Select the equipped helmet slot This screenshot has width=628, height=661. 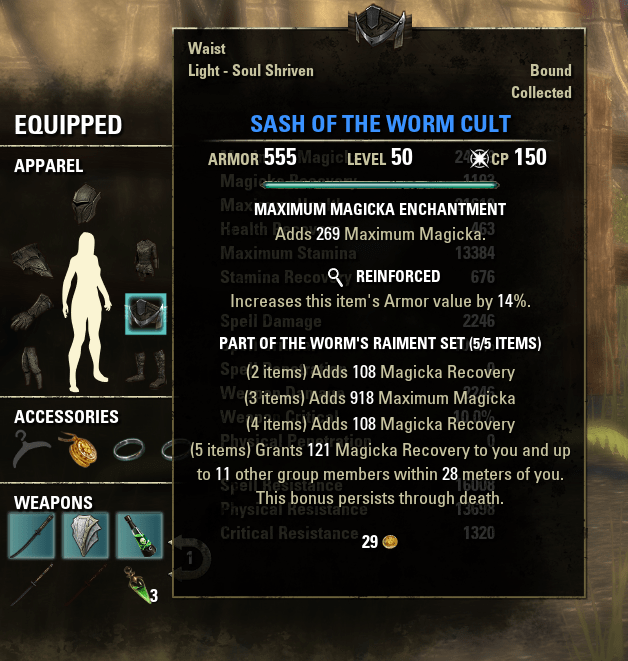coord(87,206)
